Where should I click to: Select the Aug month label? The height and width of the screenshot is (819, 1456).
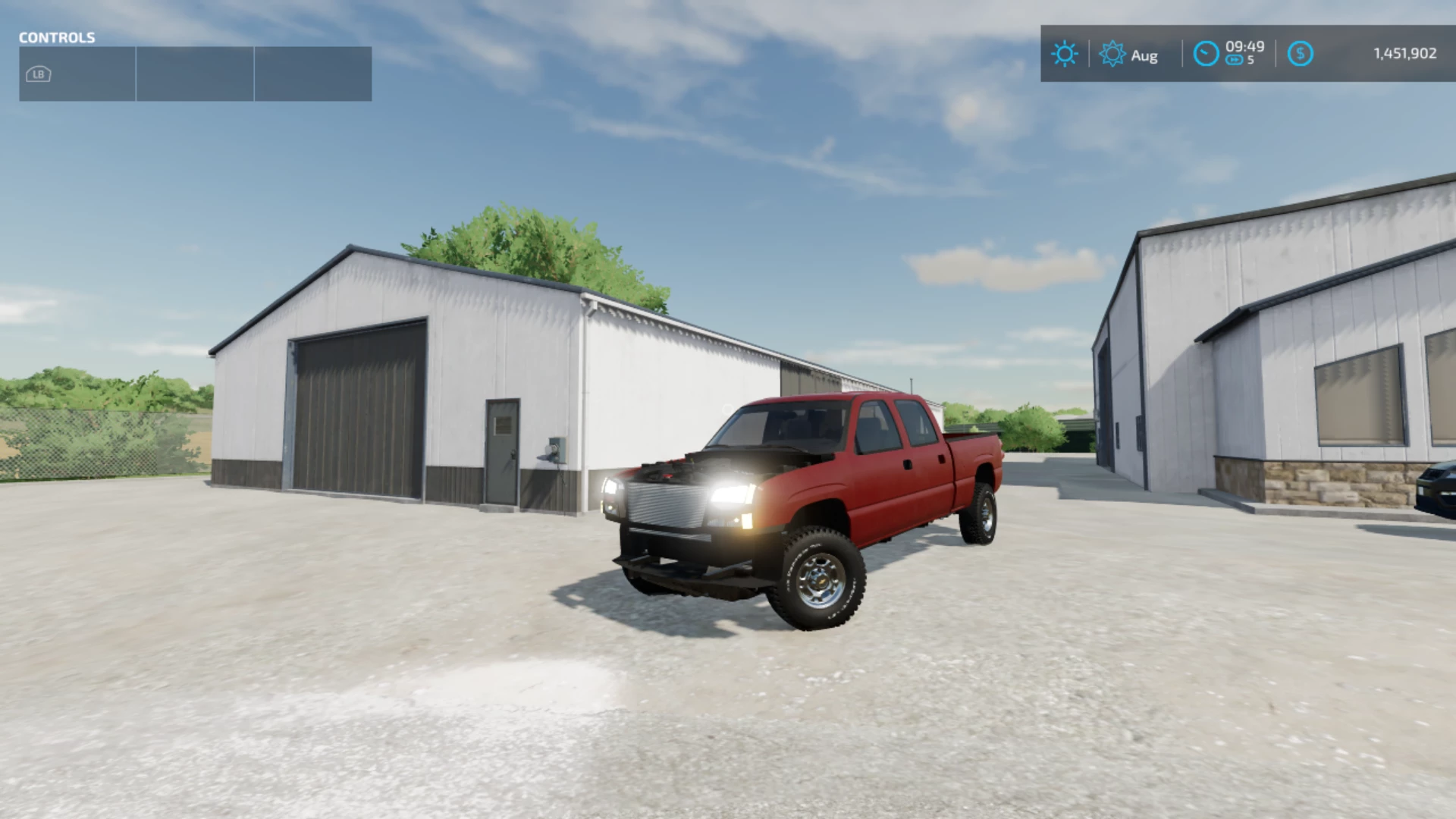coord(1145,55)
